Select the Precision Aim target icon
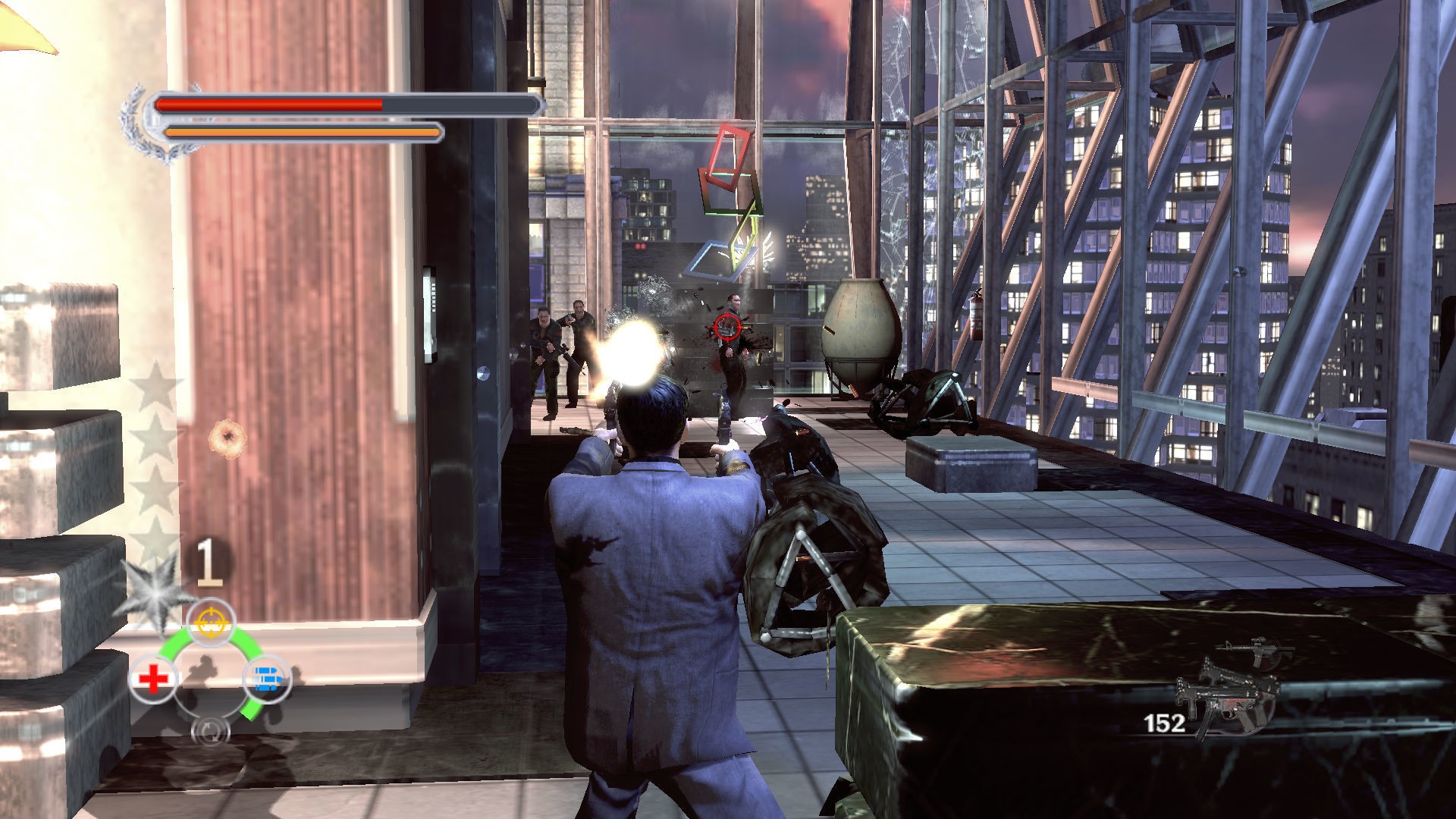This screenshot has height=819, width=1456. coord(211,621)
